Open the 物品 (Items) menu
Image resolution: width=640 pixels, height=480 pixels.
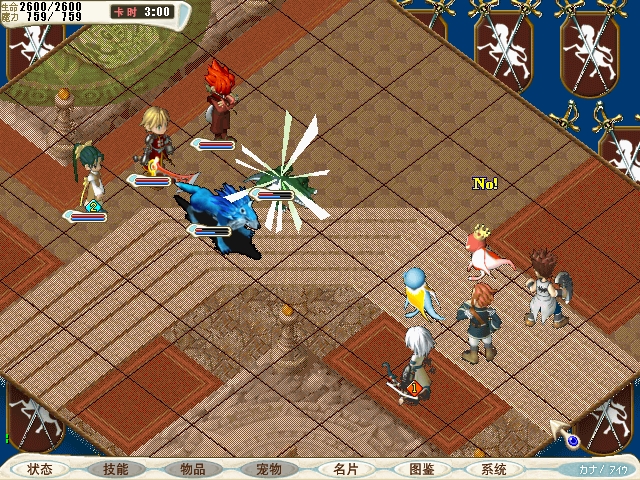click(x=193, y=469)
